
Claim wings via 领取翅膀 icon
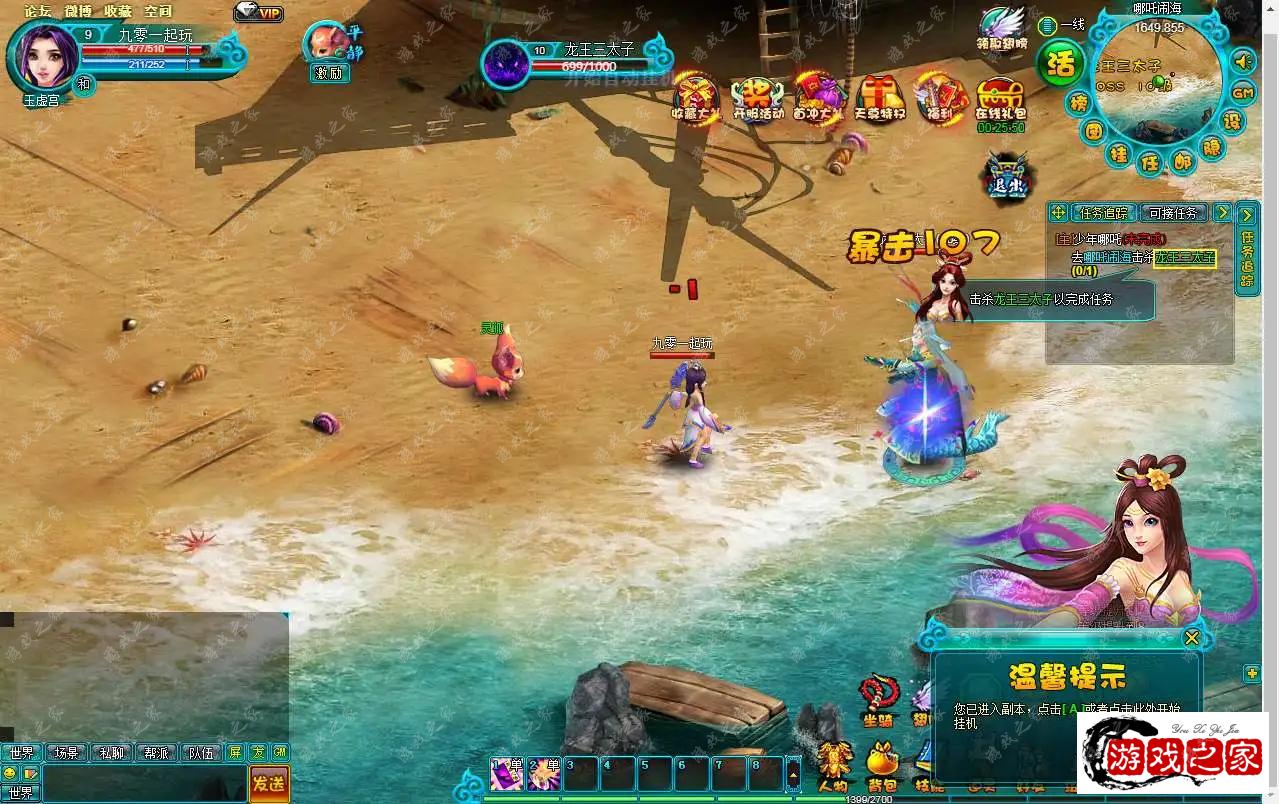[1002, 28]
